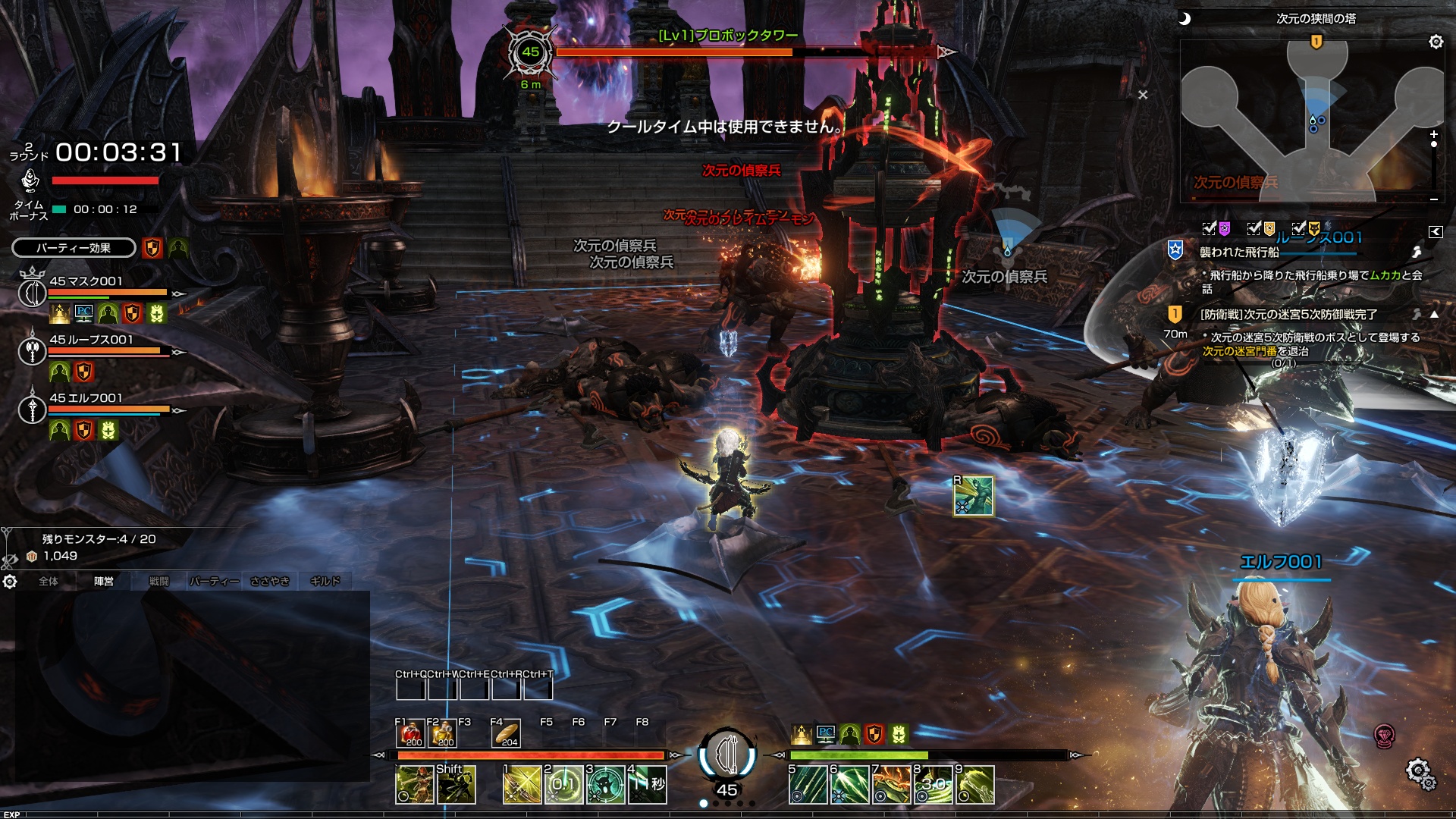Switch to the 戦闘 chat tab

pos(159,582)
